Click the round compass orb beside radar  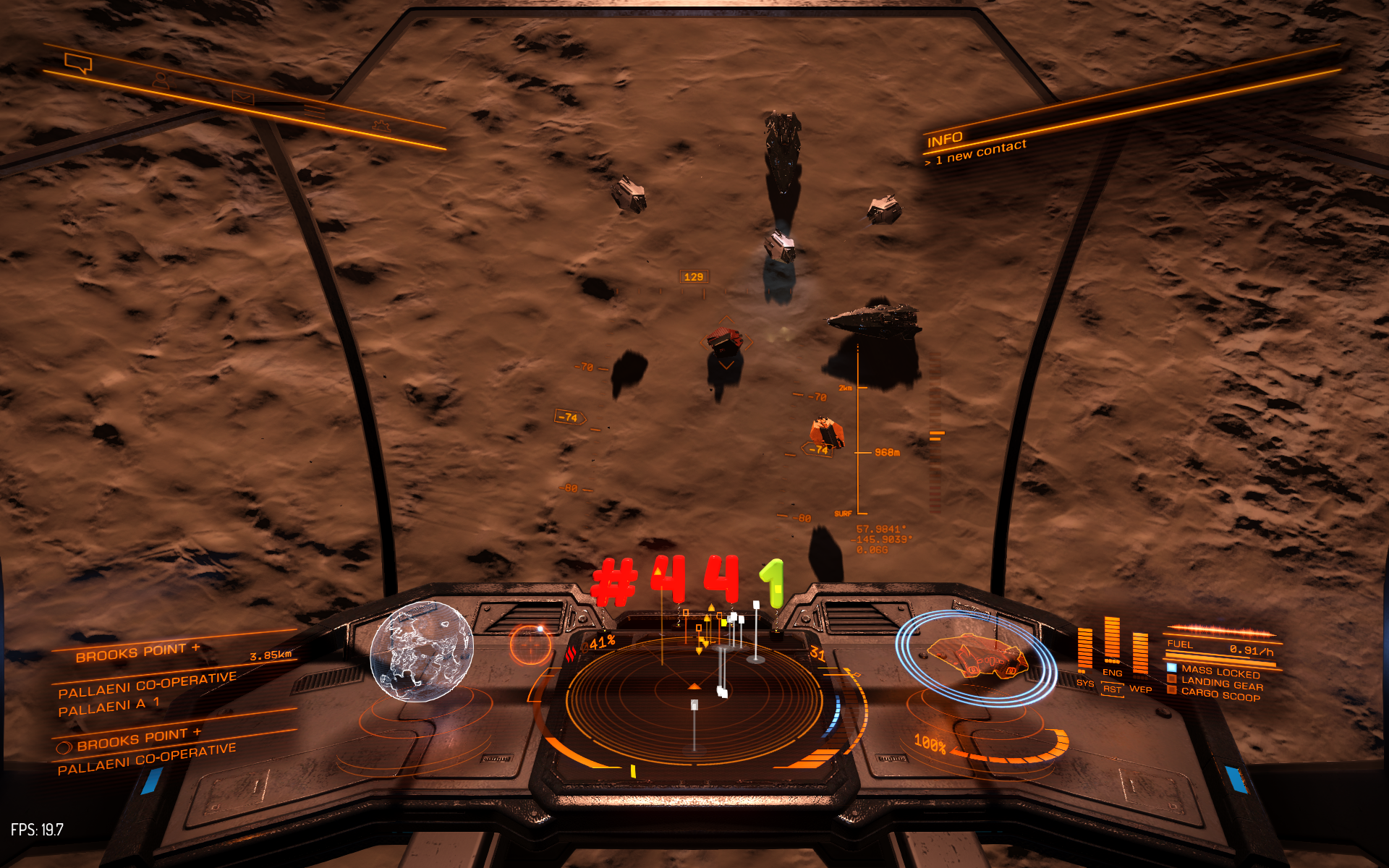(531, 644)
